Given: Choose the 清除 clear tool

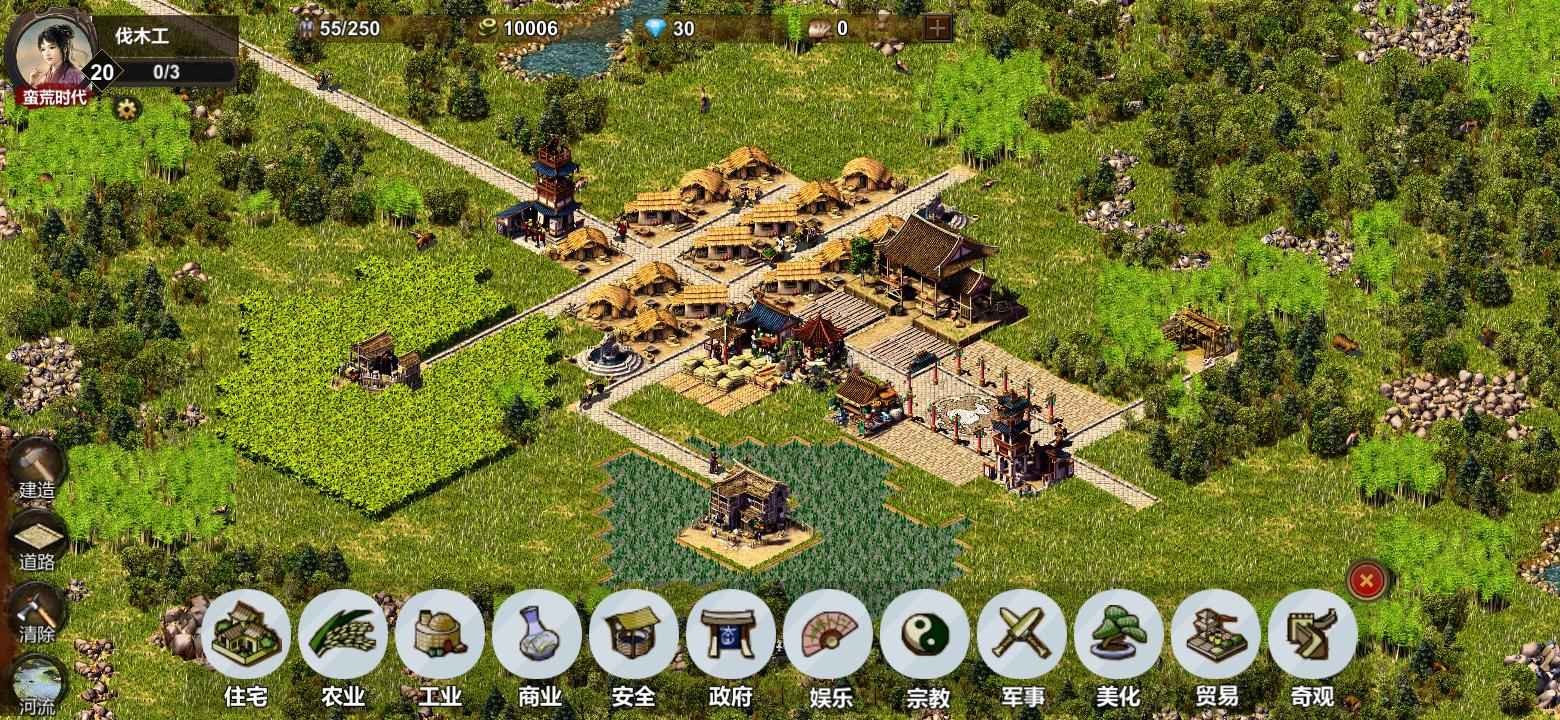Looking at the screenshot, I should point(38,609).
